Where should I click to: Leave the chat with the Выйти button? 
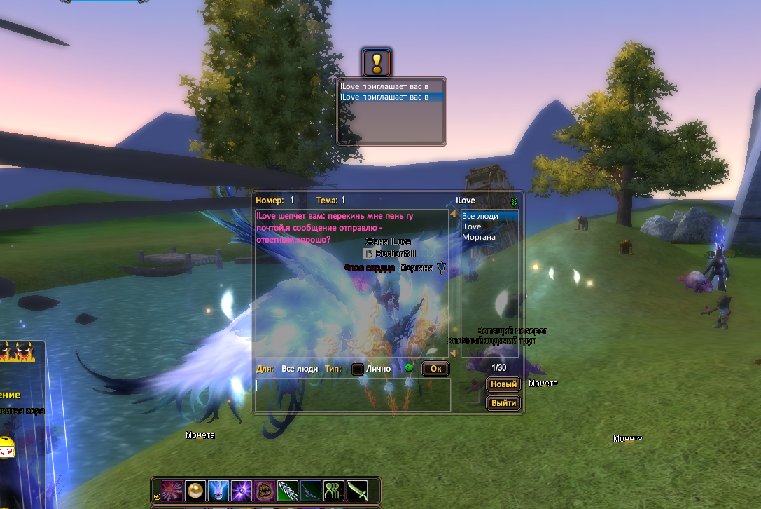coord(503,403)
